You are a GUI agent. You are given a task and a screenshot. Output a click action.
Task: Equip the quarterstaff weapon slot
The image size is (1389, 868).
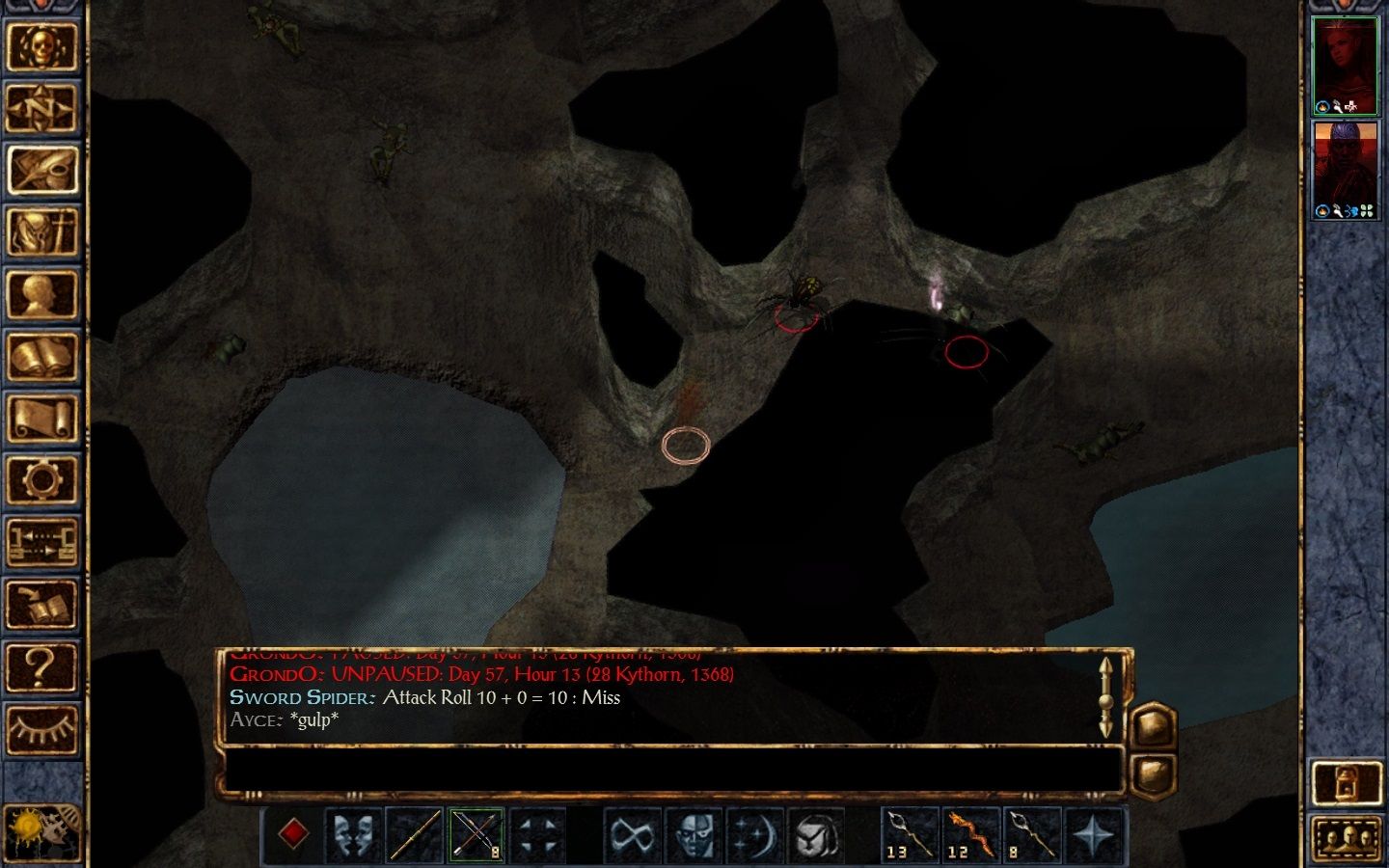414,834
